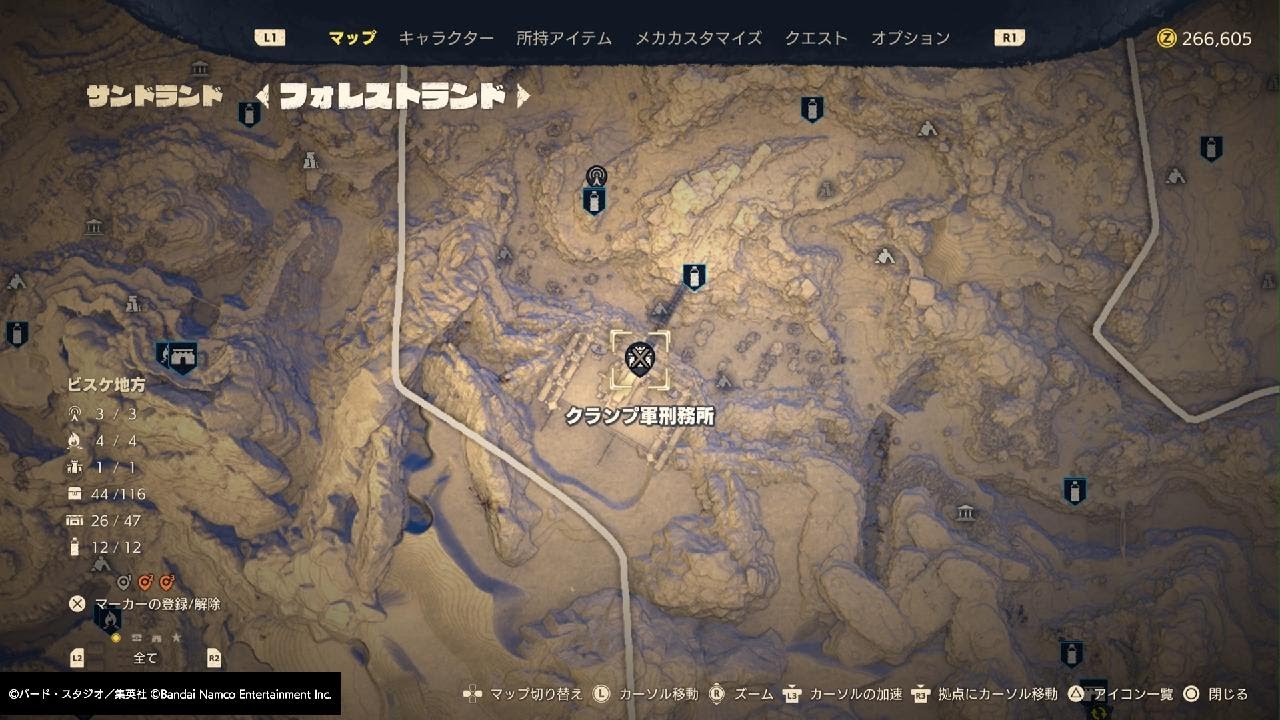Toggle マーカーの登録/解除 with the X prompt
This screenshot has width=1280, height=720.
click(x=75, y=603)
